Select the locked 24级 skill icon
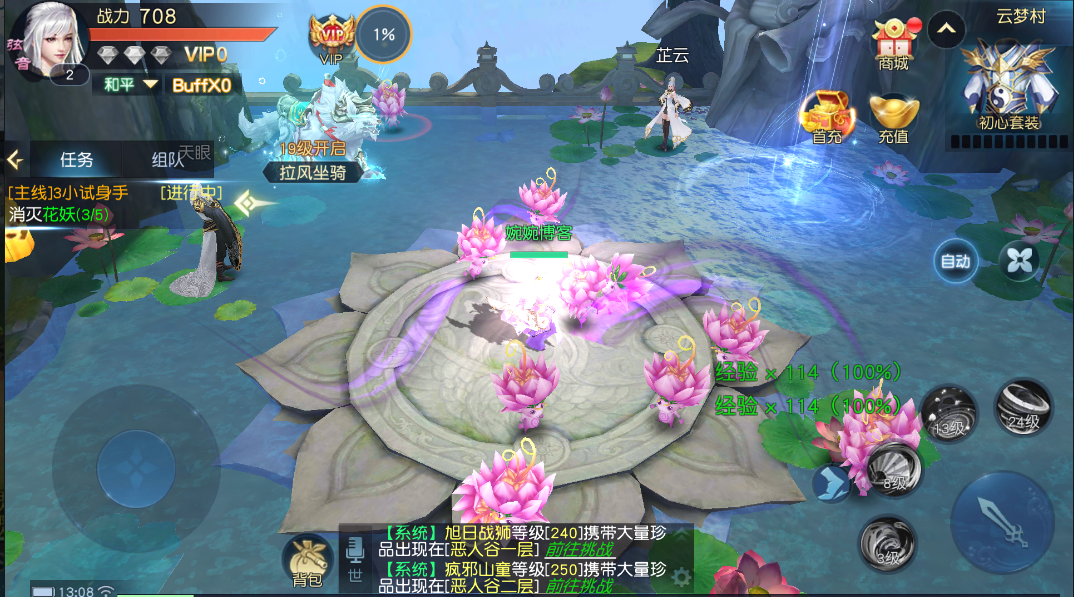Image resolution: width=1074 pixels, height=597 pixels. coord(1023,407)
